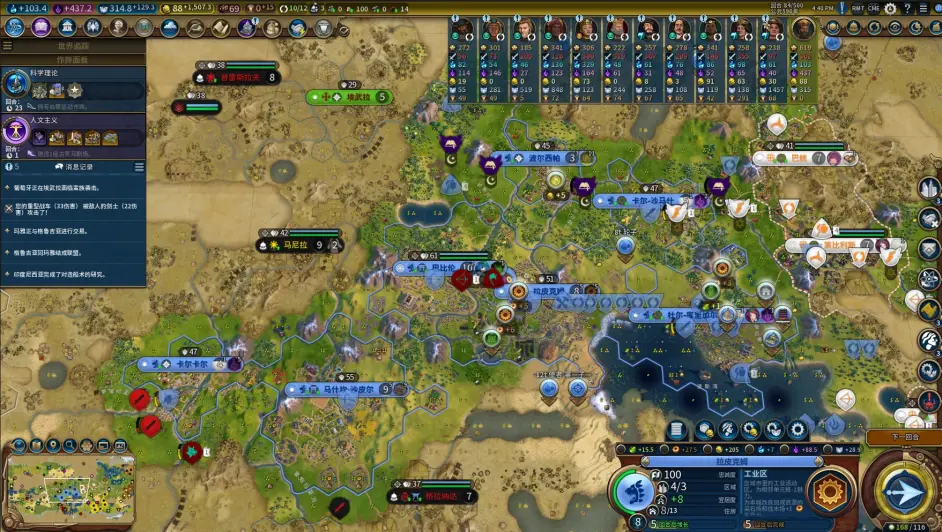Screen dimensions: 942x532
Task: Open the Civilopedia question mark
Action: [909, 8]
